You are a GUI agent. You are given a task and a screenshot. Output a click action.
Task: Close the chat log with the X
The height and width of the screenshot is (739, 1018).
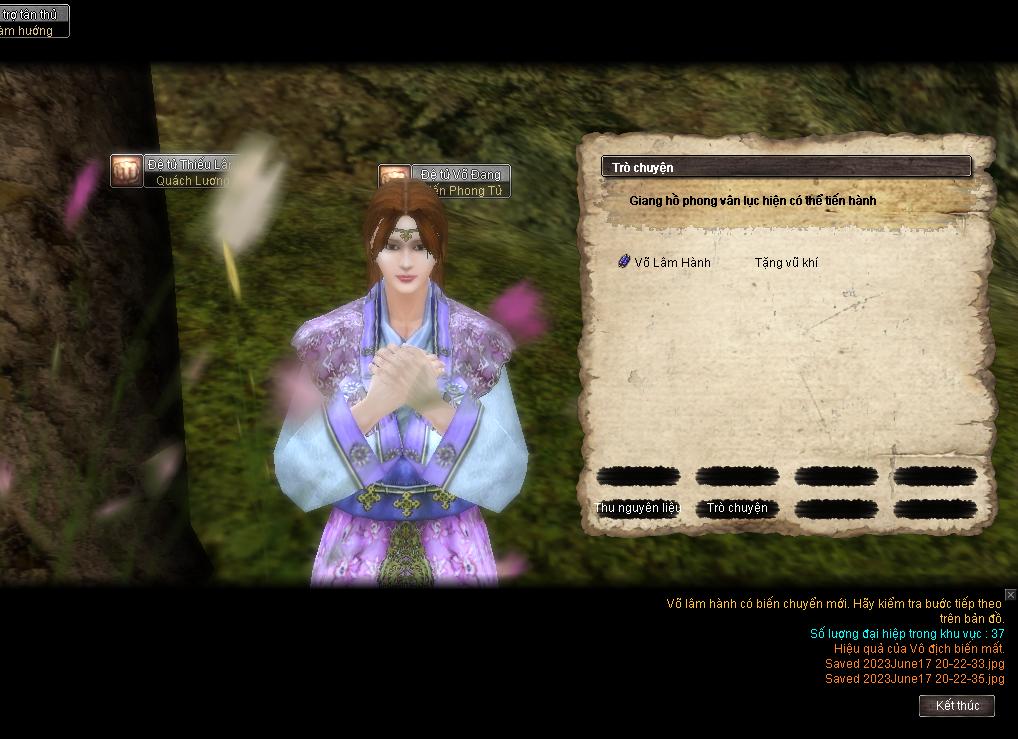click(x=1010, y=595)
